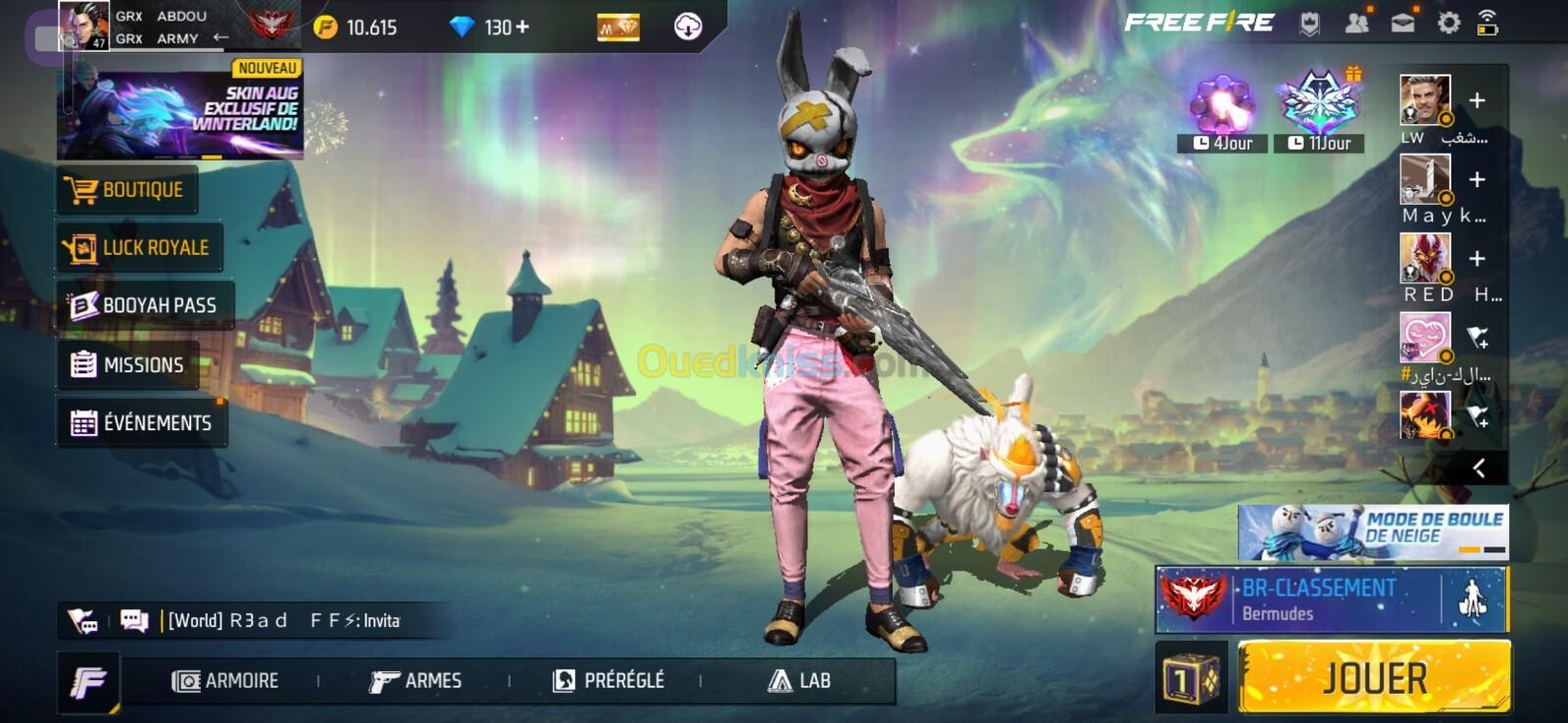The height and width of the screenshot is (723, 1568).
Task: Add diamonds with the plus button
Action: coord(523,27)
